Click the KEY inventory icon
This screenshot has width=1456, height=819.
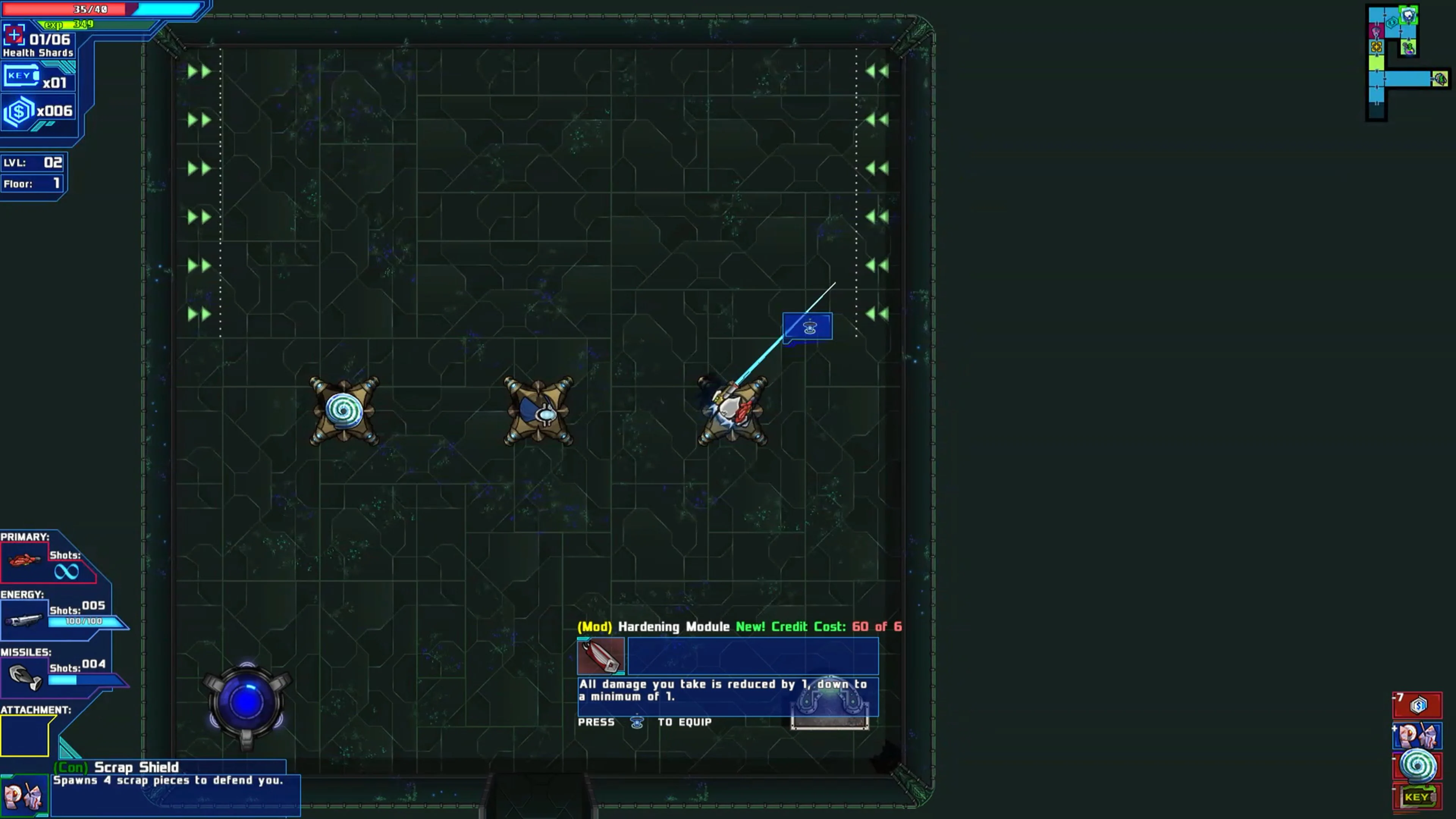click(22, 75)
